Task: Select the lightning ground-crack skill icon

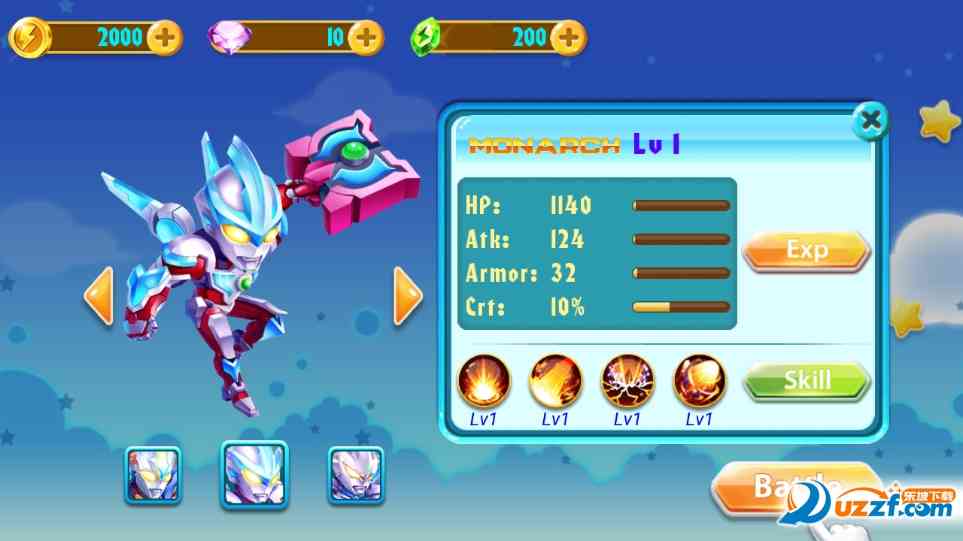Action: coord(627,381)
